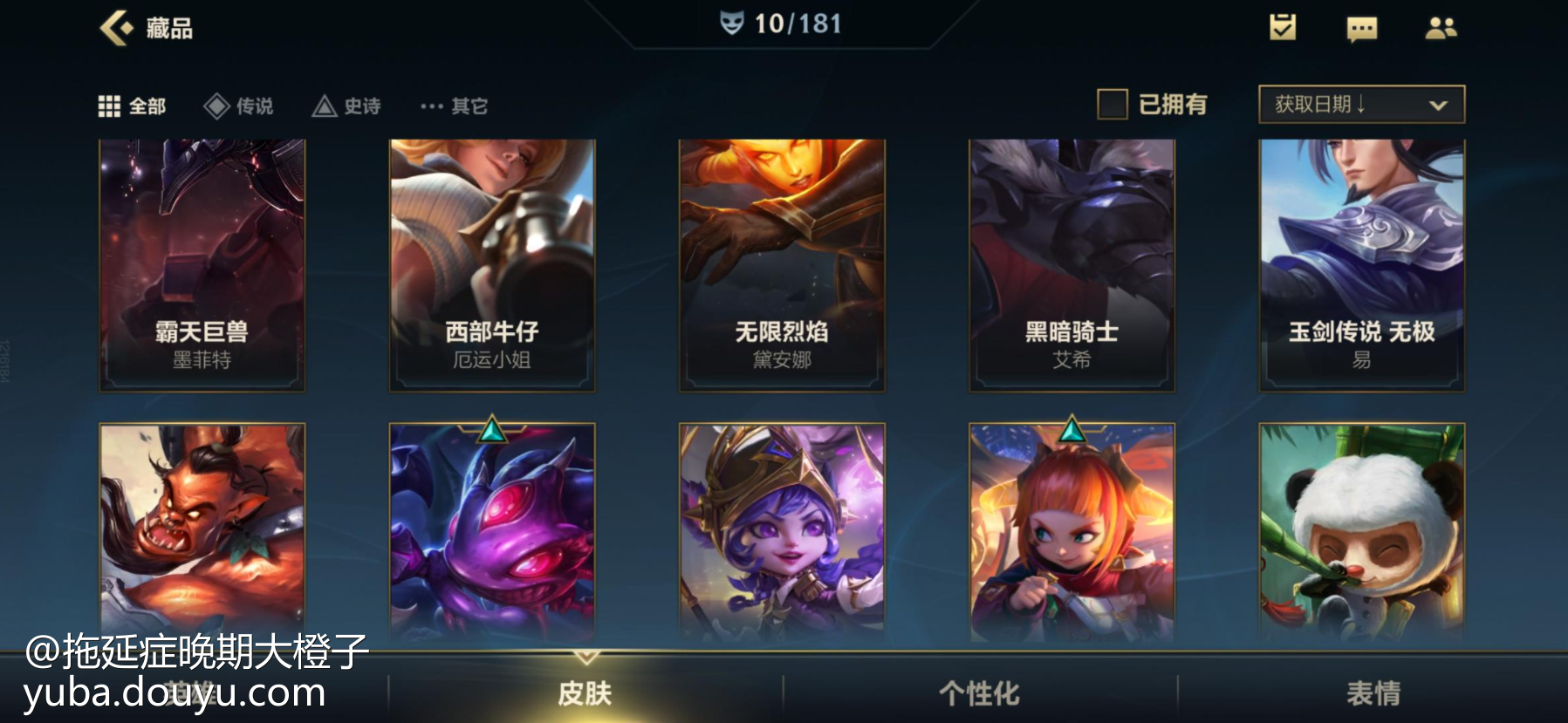Filter skins by 传说 rarity
1568x723 pixels.
point(238,106)
